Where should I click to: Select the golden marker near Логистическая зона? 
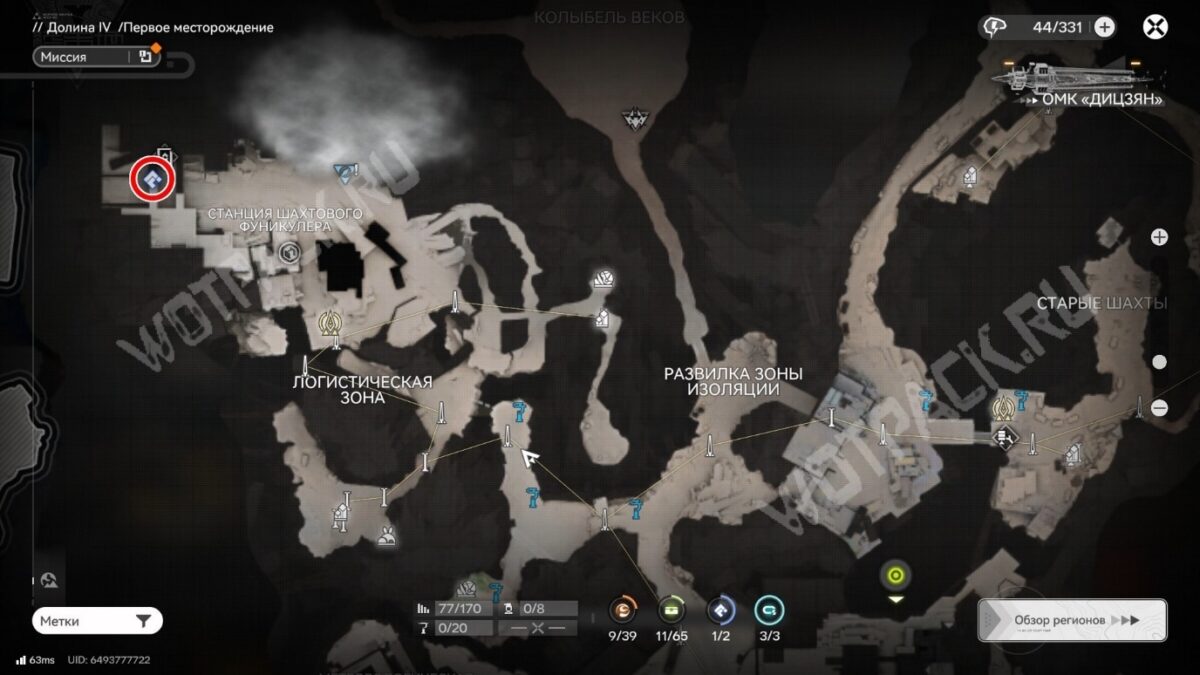331,324
